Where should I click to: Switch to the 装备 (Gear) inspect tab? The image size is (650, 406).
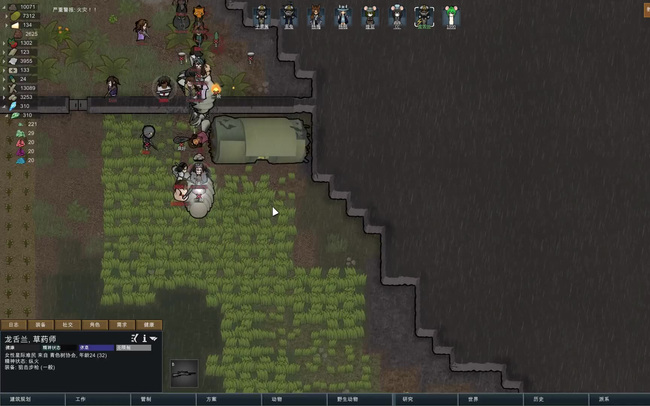(x=41, y=325)
